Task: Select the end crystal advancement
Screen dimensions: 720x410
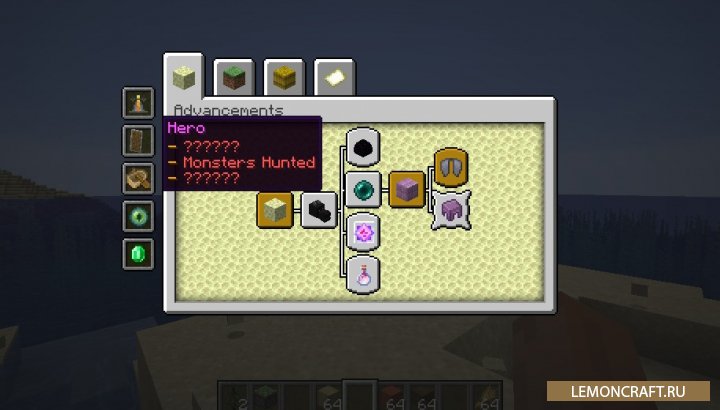Action: click(x=362, y=232)
